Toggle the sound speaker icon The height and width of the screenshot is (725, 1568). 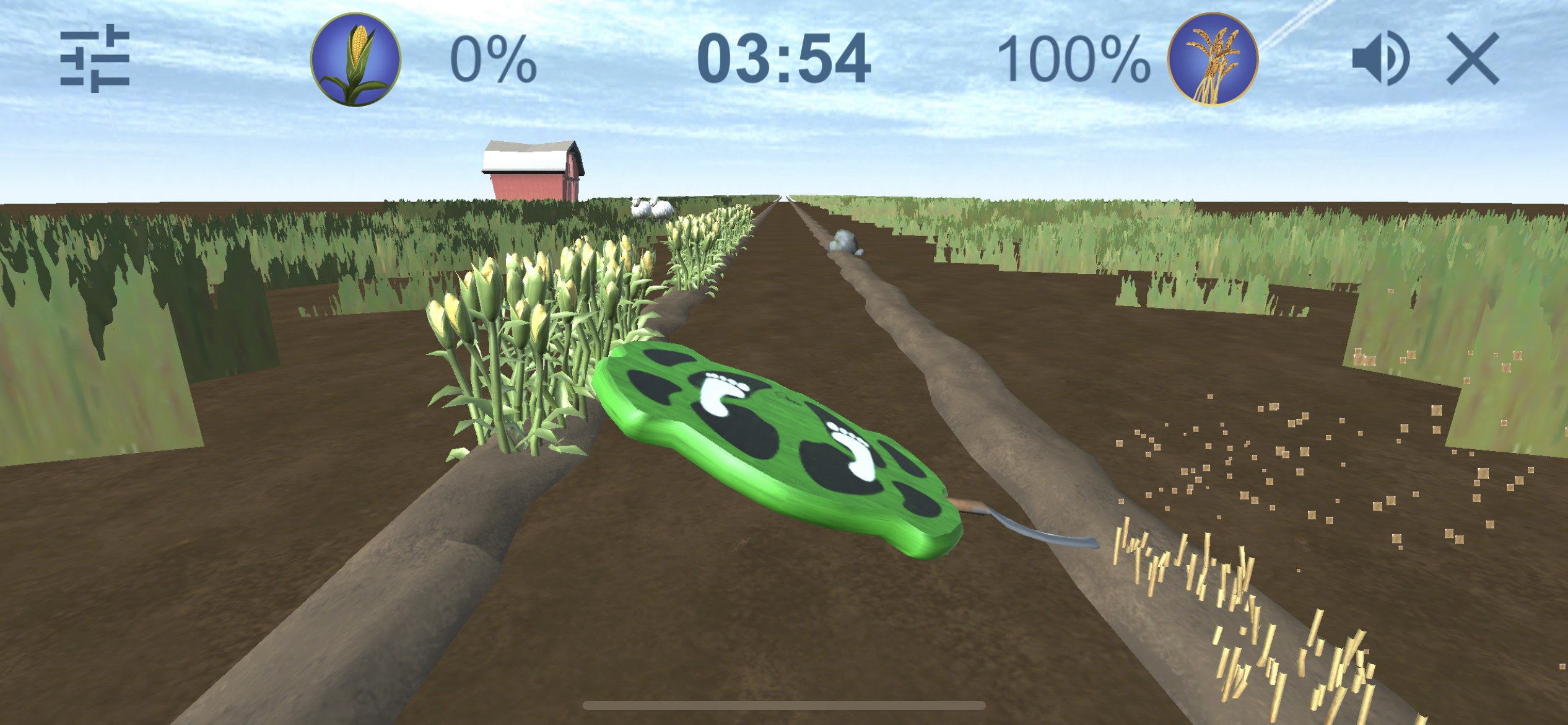(x=1380, y=59)
